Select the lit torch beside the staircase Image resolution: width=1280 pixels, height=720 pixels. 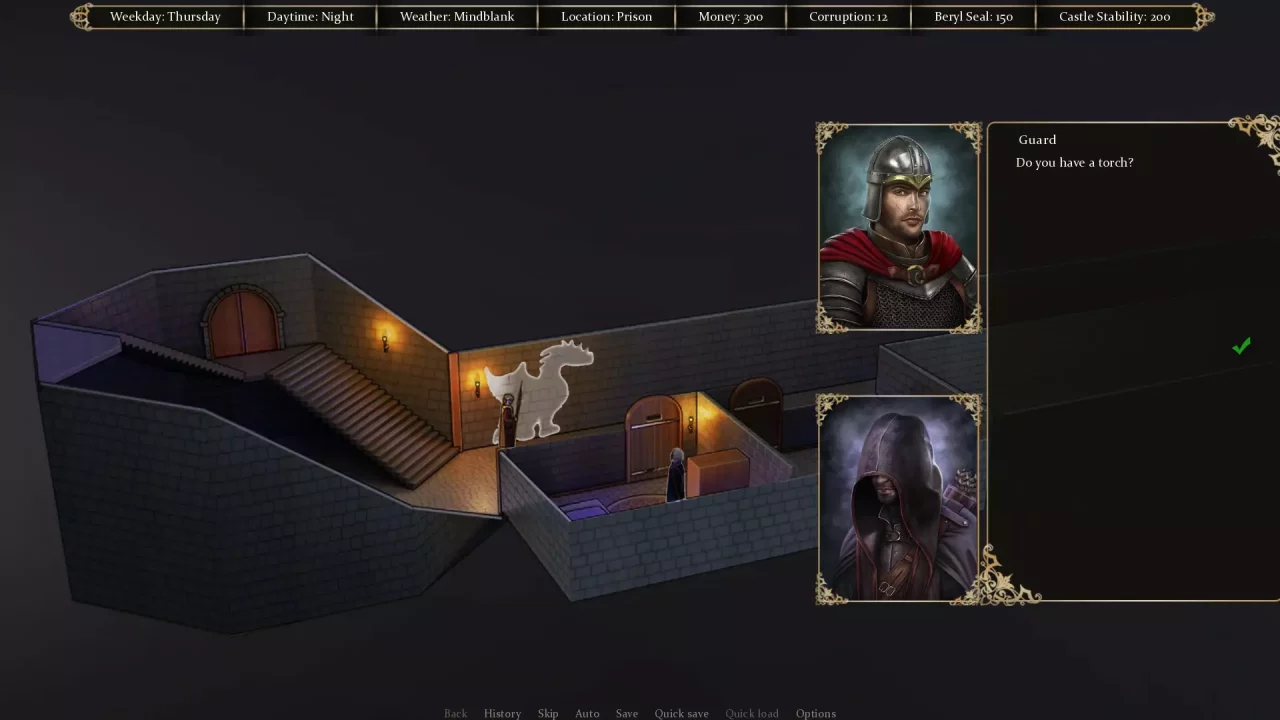384,342
